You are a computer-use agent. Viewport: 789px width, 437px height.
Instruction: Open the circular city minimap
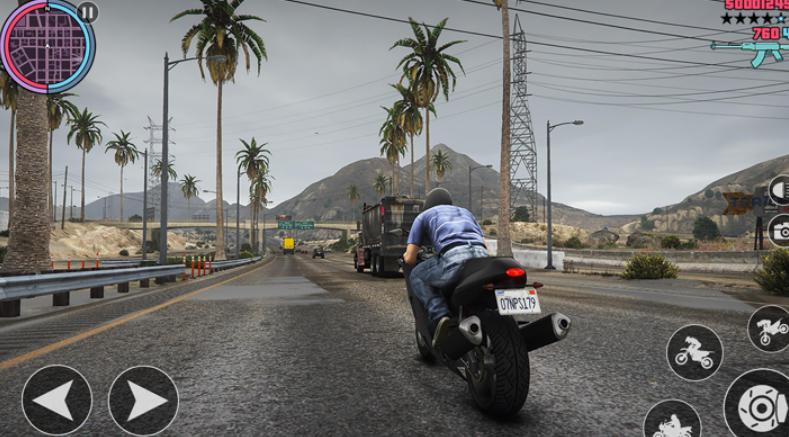coord(46,44)
